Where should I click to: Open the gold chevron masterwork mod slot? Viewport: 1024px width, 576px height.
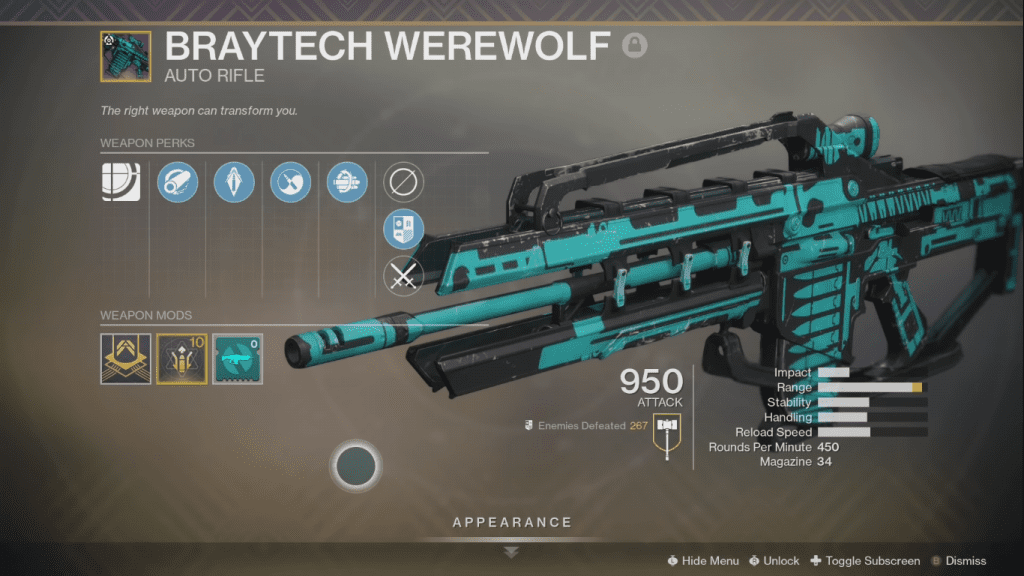coord(125,359)
